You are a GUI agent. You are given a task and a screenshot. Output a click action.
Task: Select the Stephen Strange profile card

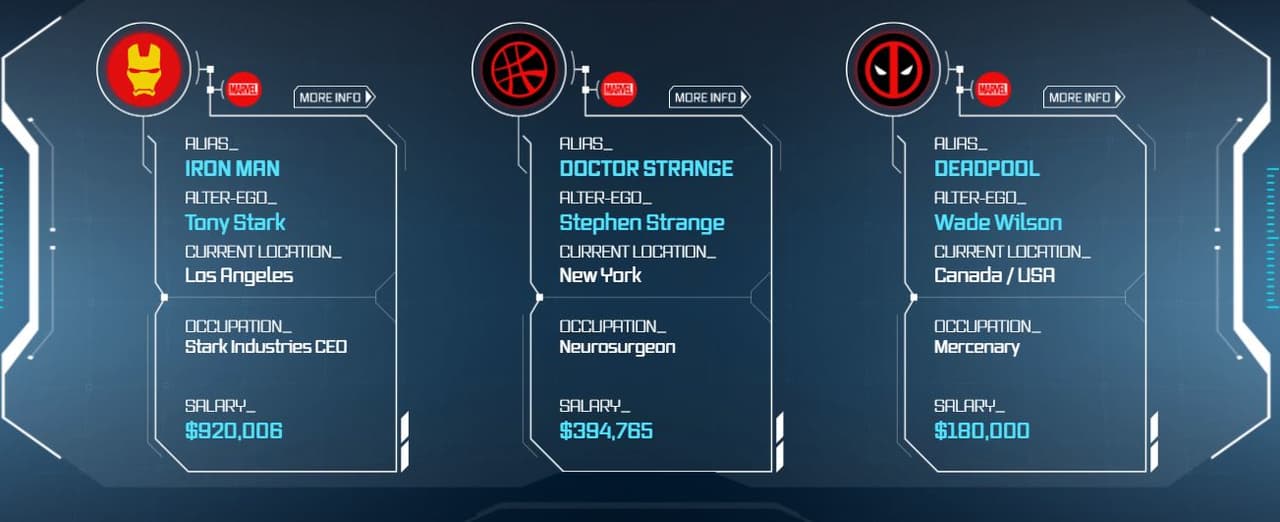point(650,300)
